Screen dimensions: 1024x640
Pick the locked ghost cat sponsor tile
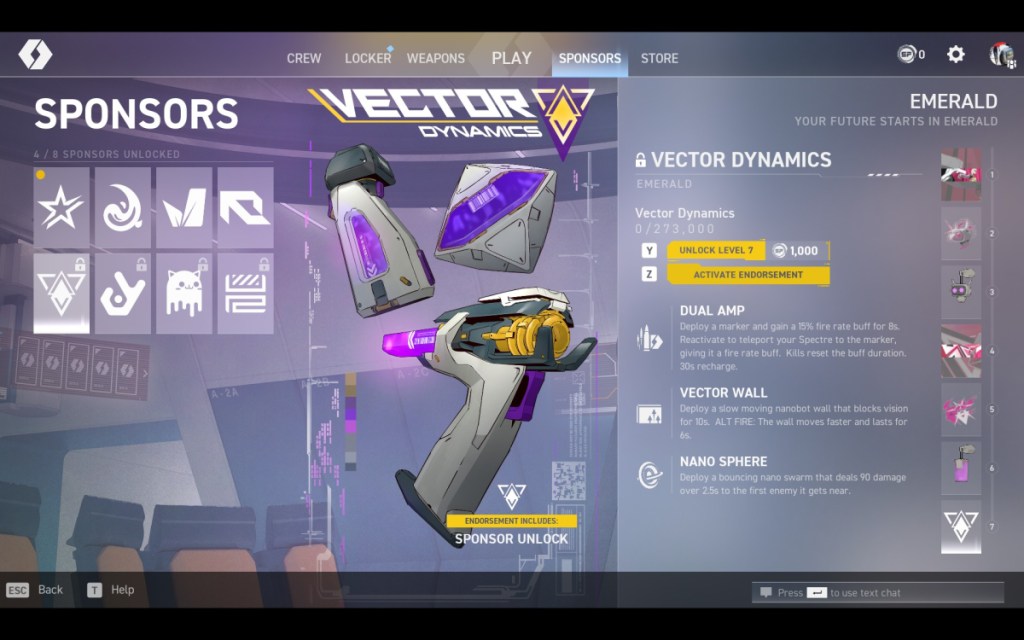pos(184,294)
